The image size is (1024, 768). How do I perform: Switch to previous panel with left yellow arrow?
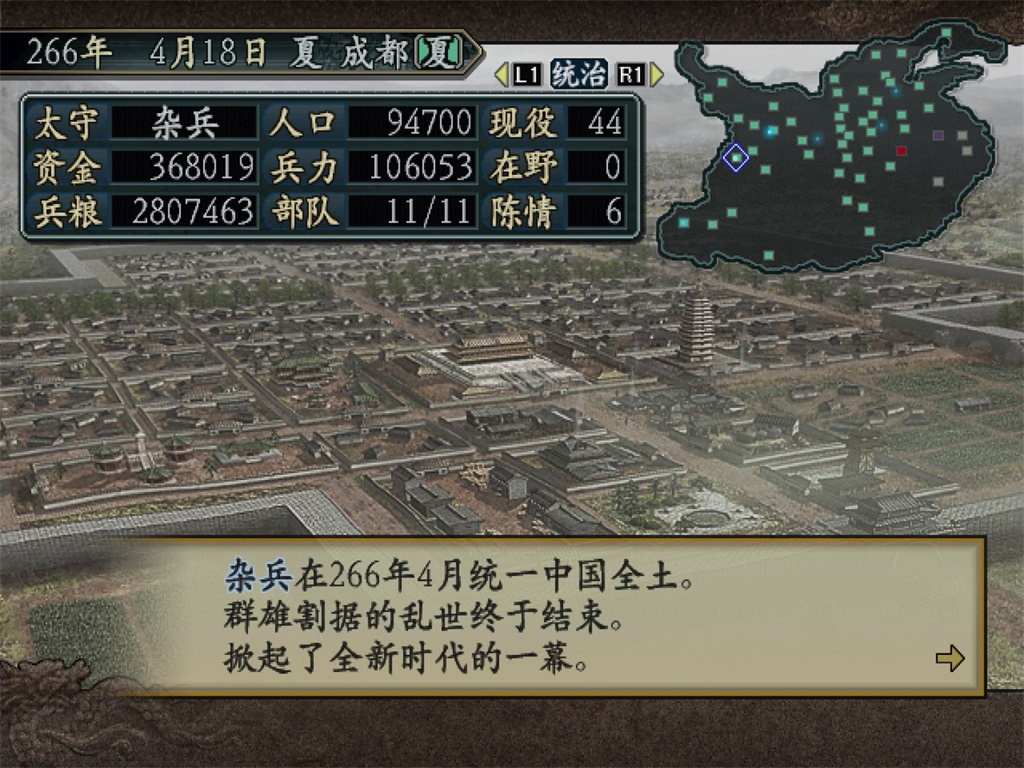pyautogui.click(x=502, y=74)
